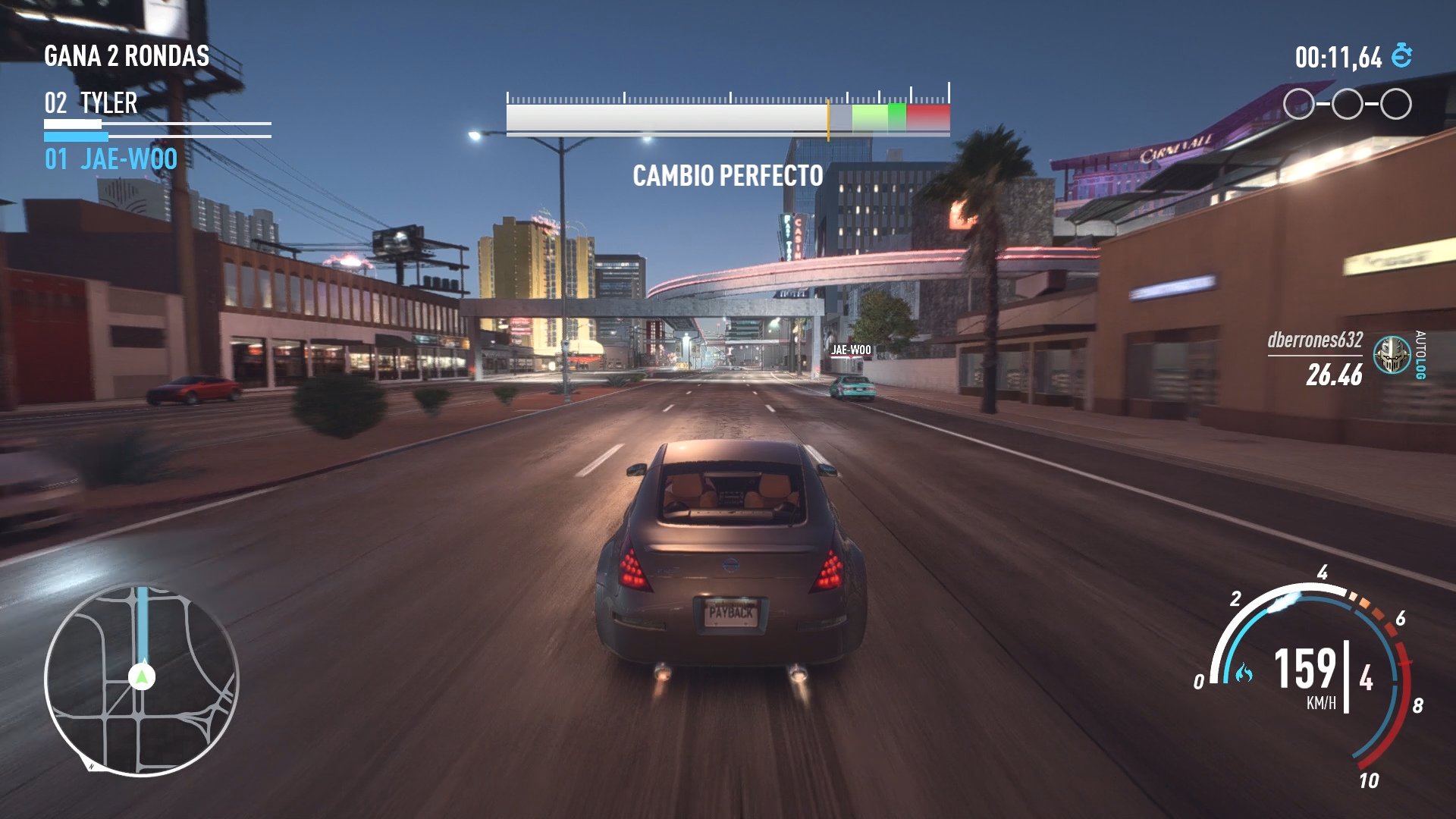Image resolution: width=1456 pixels, height=819 pixels.
Task: Click the 26.46 Autolog time record
Action: coord(1335,375)
